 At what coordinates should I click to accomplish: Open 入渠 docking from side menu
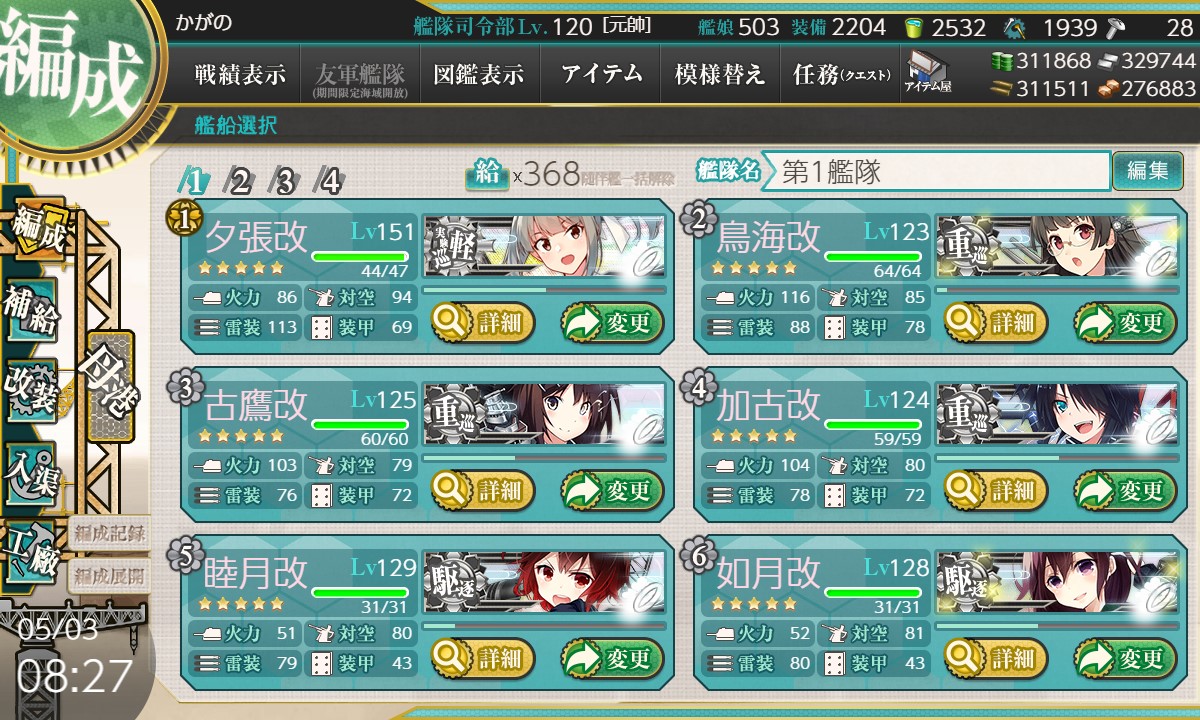(31, 470)
